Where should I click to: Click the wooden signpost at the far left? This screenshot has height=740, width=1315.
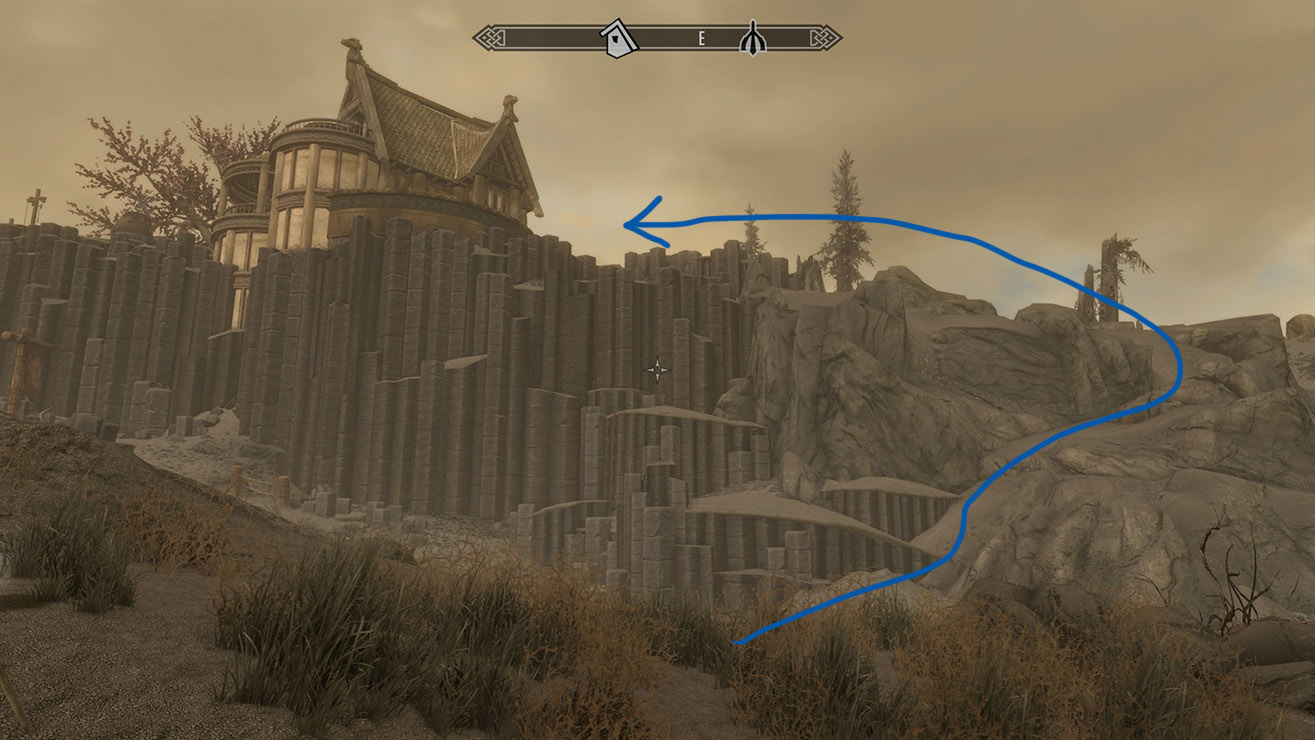point(15,355)
